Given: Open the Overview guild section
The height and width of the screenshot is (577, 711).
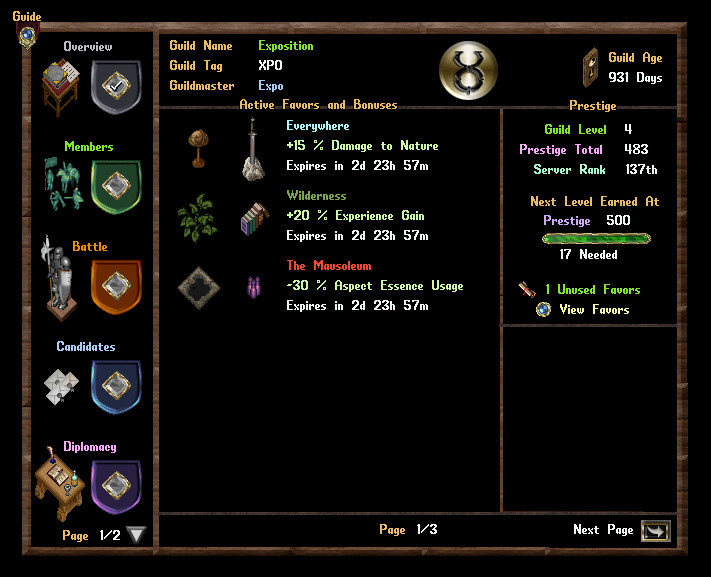Looking at the screenshot, I should pyautogui.click(x=116, y=85).
